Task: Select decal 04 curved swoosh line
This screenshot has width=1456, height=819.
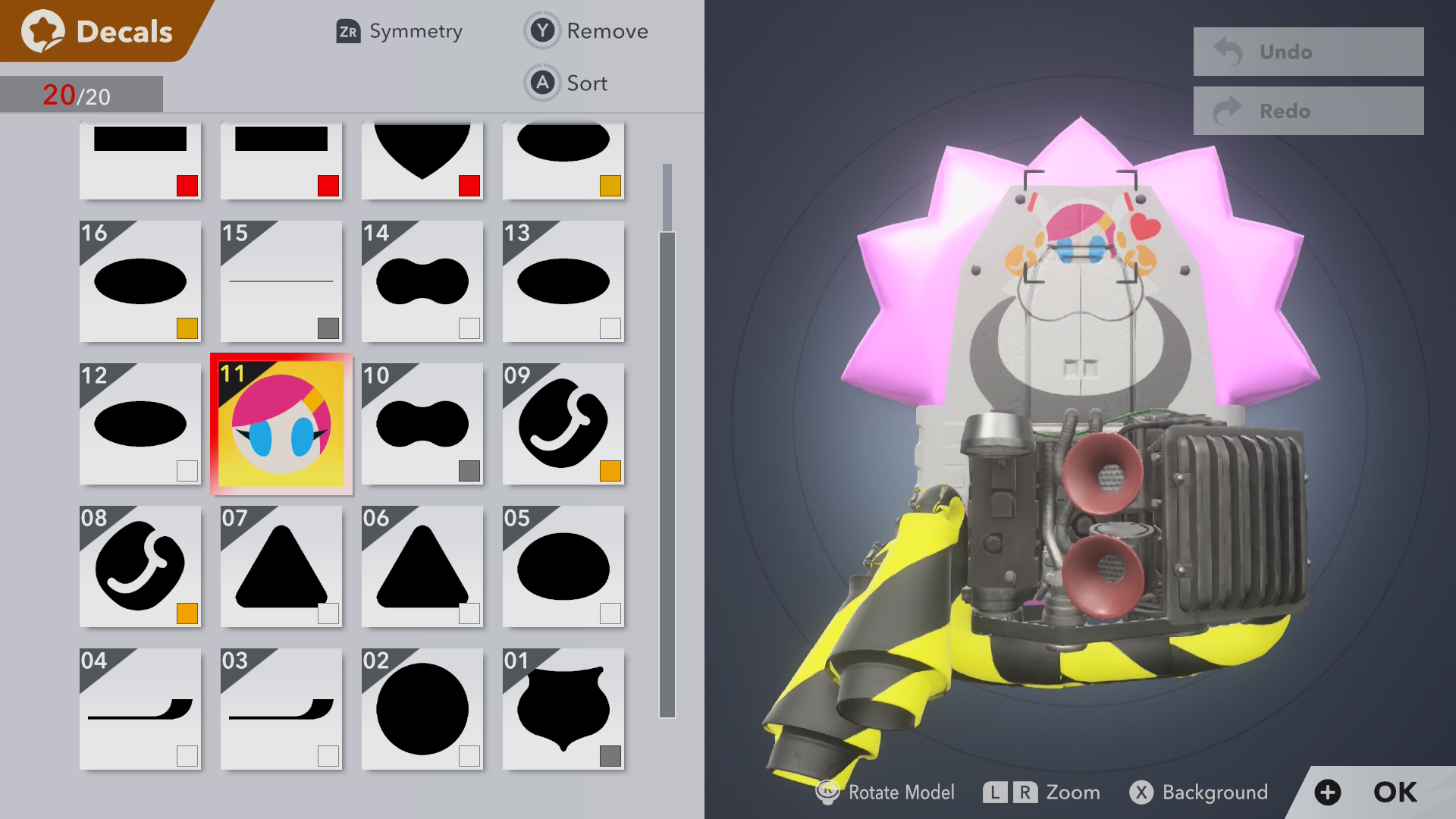Action: pos(140,709)
